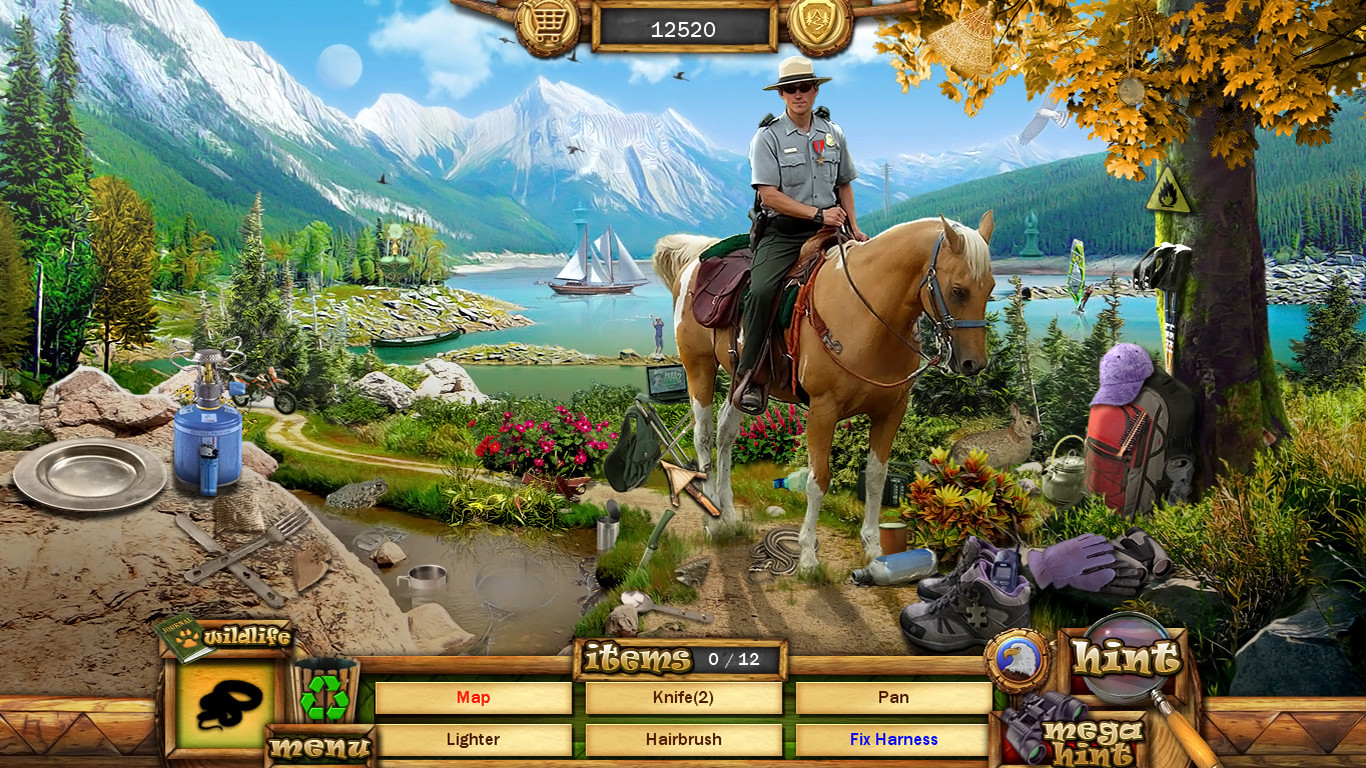1366x768 pixels.
Task: Click the 12520 score display
Action: pyautogui.click(x=683, y=29)
